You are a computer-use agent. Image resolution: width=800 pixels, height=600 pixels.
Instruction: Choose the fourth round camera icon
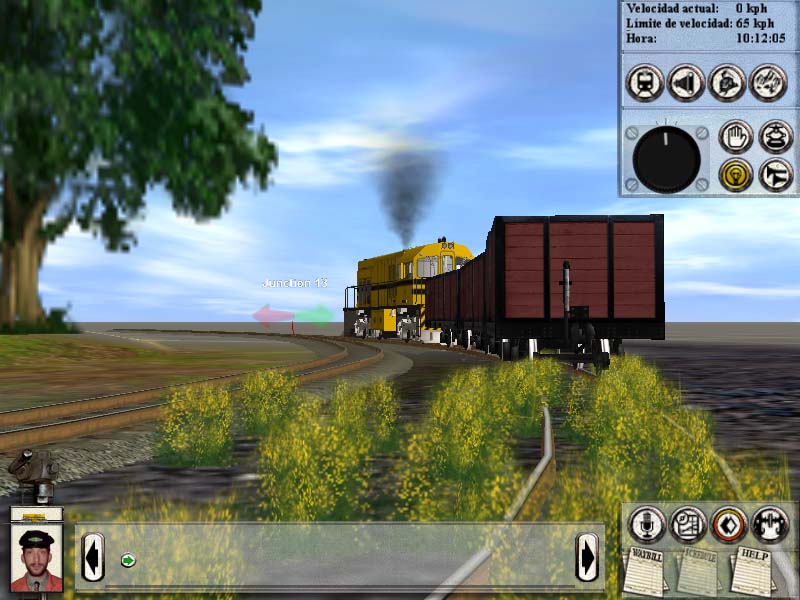pos(768,82)
